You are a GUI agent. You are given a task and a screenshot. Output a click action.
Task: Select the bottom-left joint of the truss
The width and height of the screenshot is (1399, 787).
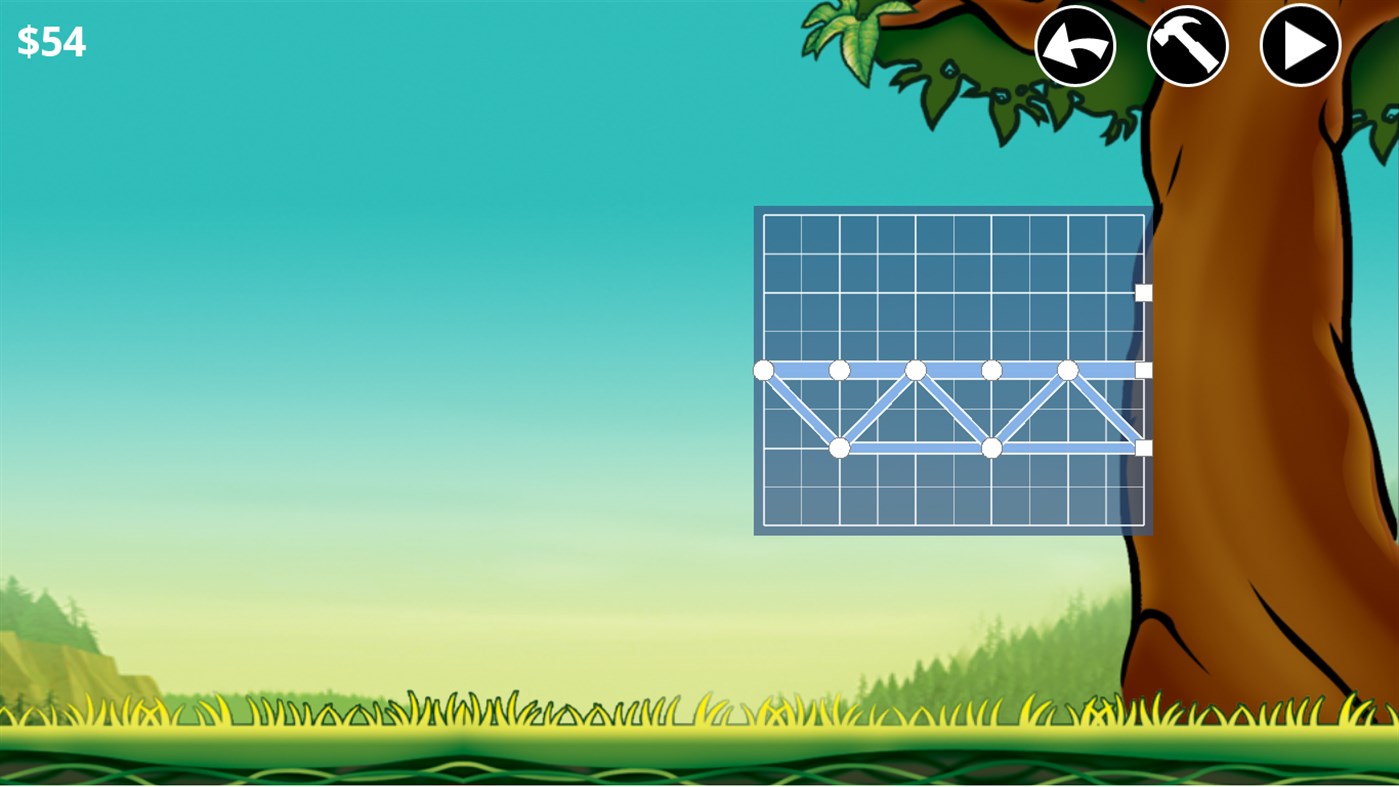tap(839, 448)
